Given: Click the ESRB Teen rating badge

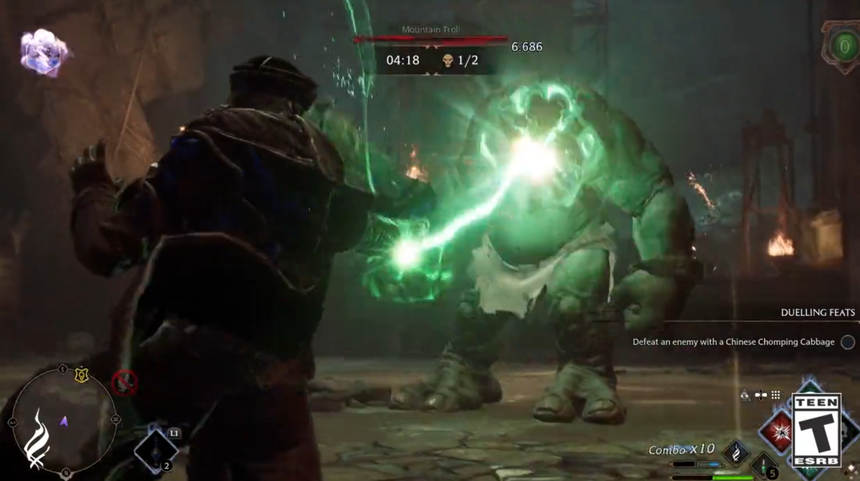Looking at the screenshot, I should (x=816, y=430).
